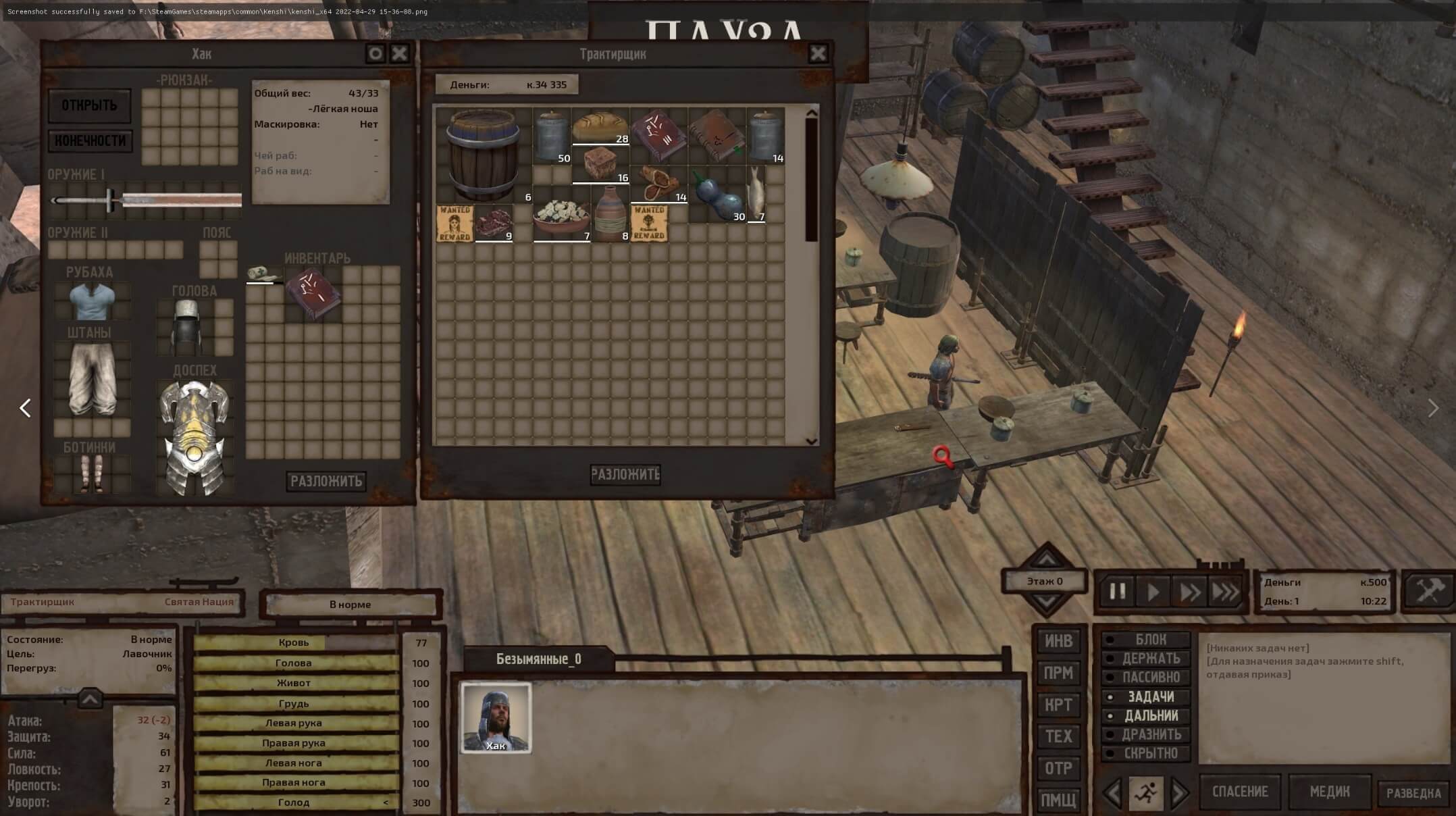Select the equipped sword in ОРУЖИЕ I

coord(146,199)
